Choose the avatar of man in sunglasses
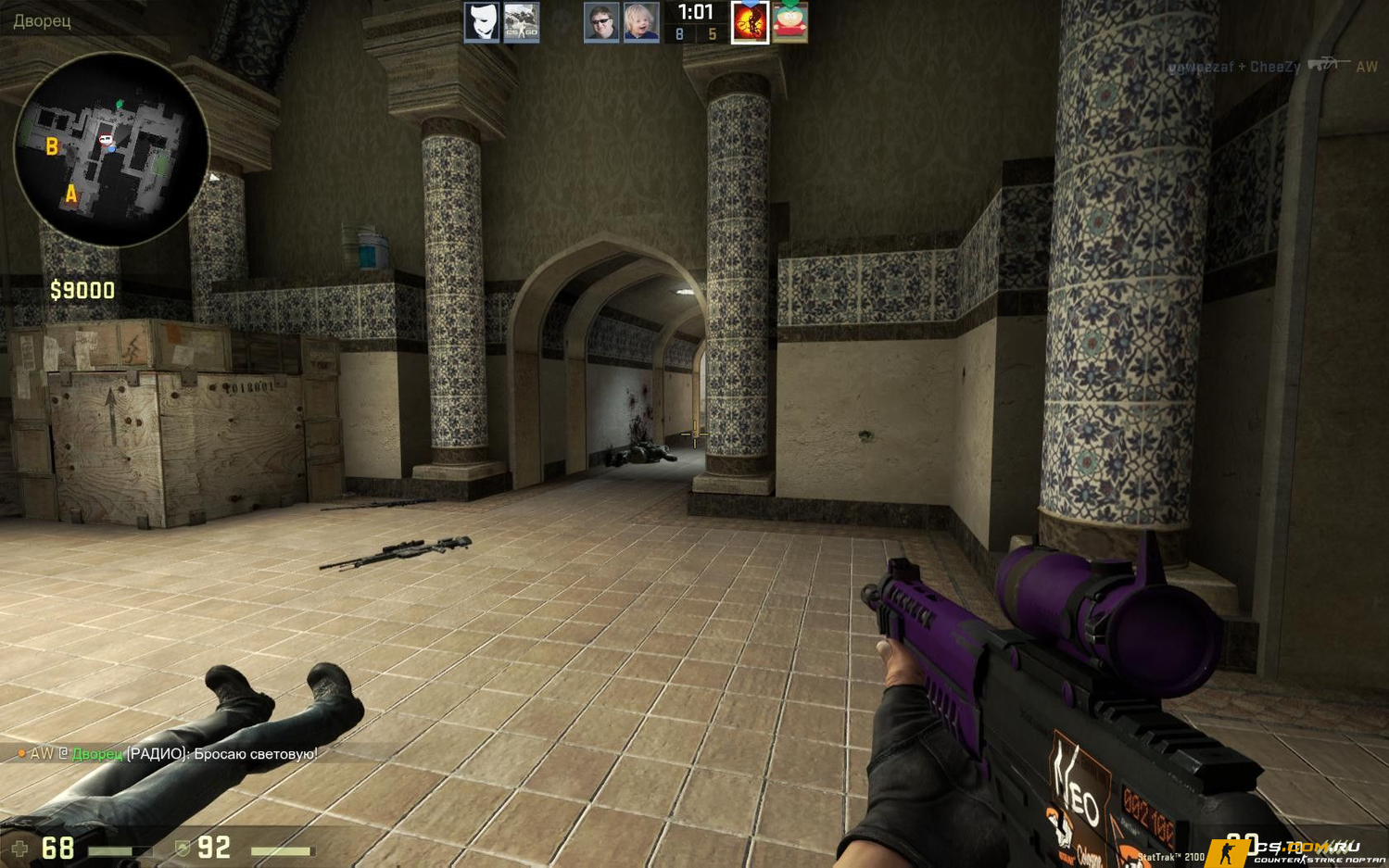This screenshot has width=1389, height=868. tap(601, 22)
